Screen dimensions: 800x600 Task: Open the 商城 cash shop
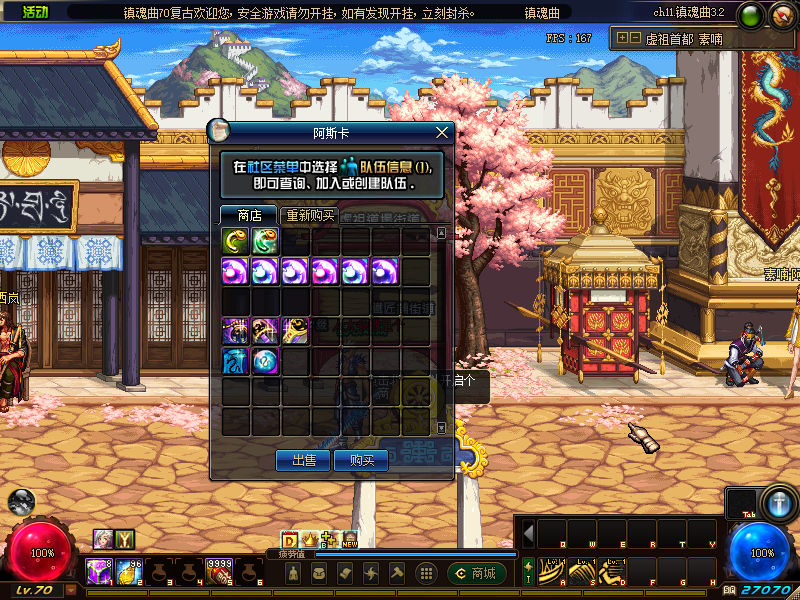pyautogui.click(x=476, y=573)
